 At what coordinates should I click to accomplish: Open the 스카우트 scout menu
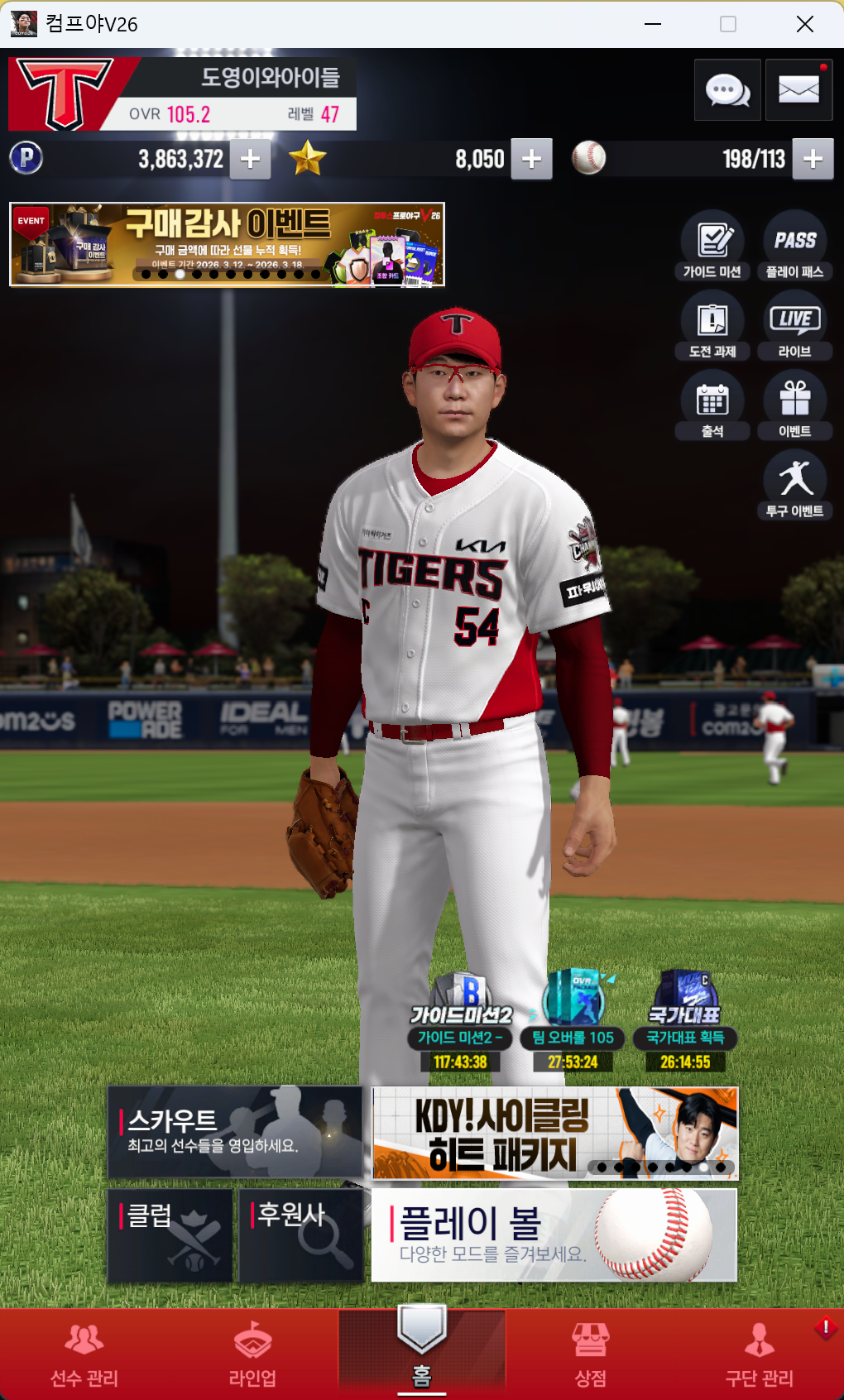pyautogui.click(x=235, y=1132)
